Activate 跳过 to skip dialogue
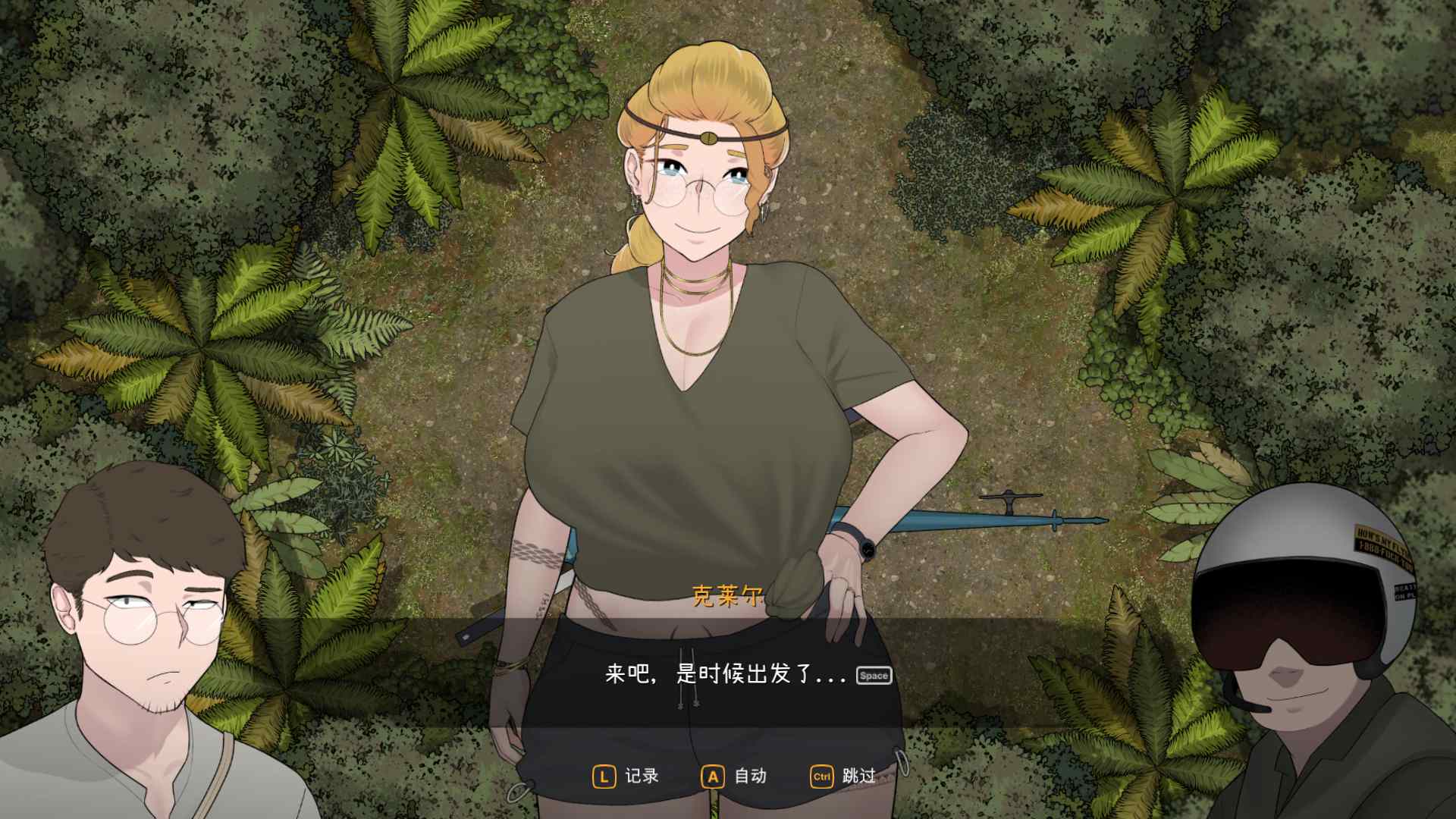 tap(843, 776)
